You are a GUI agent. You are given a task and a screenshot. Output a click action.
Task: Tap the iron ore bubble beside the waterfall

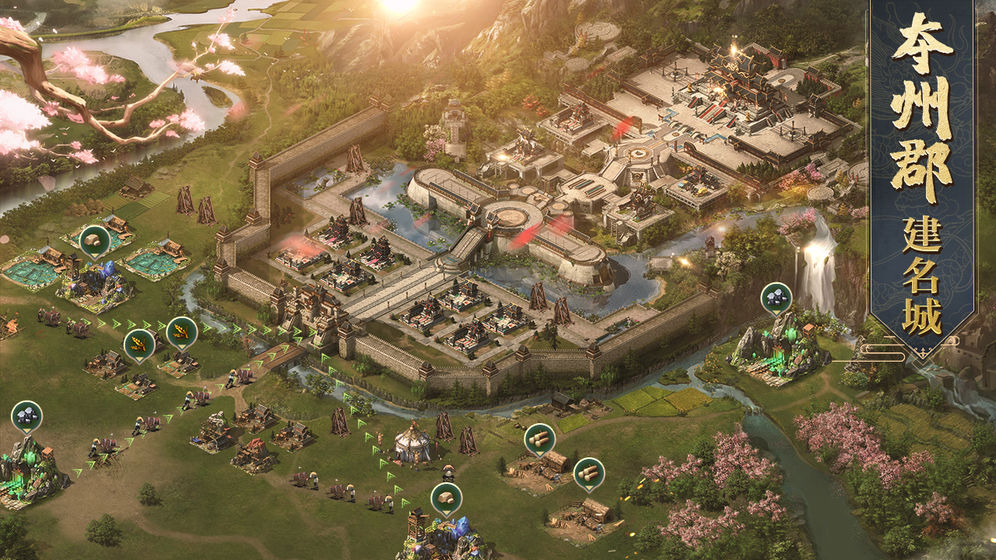click(776, 297)
